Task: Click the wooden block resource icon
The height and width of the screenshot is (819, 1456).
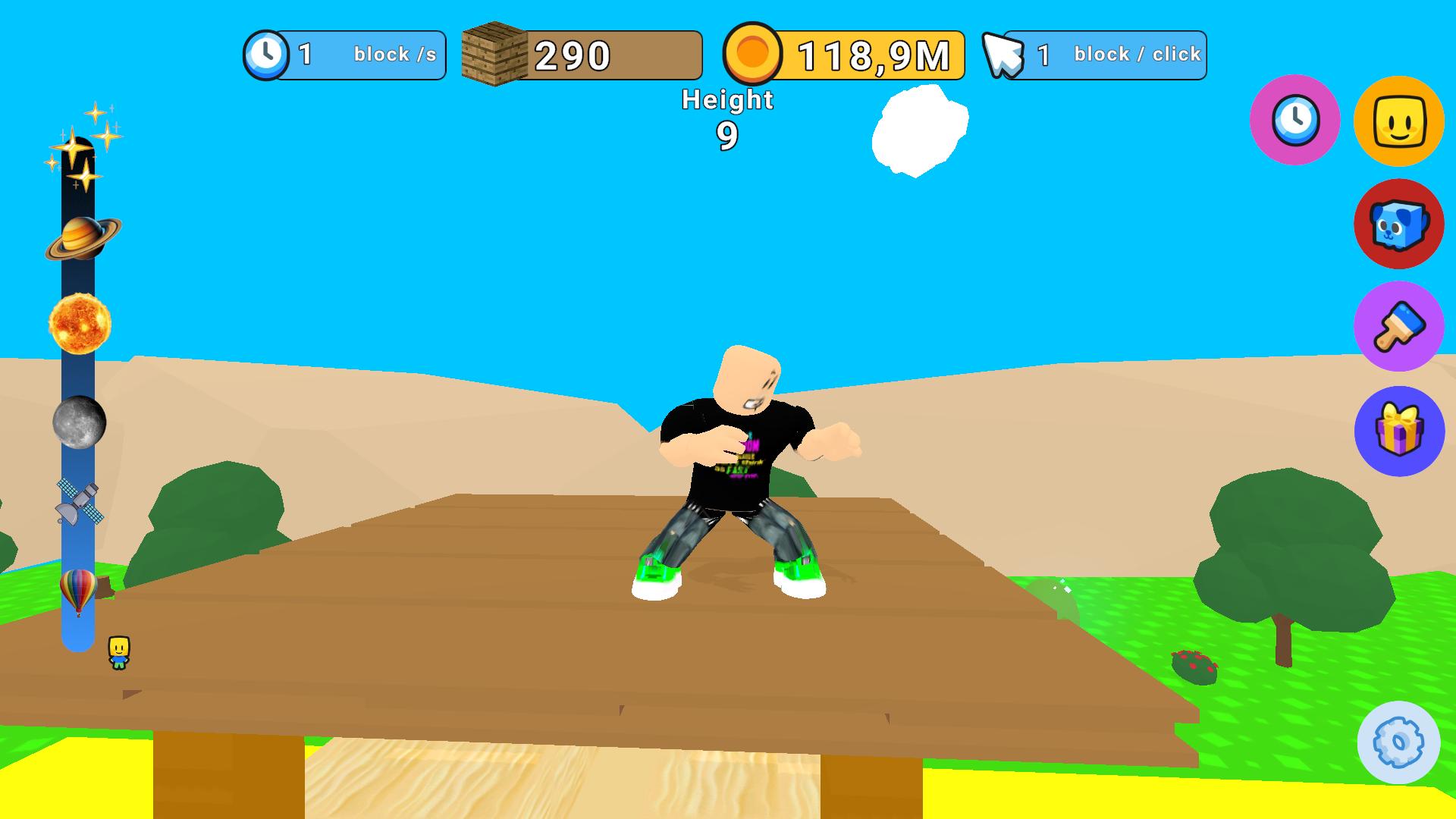Action: tap(494, 54)
